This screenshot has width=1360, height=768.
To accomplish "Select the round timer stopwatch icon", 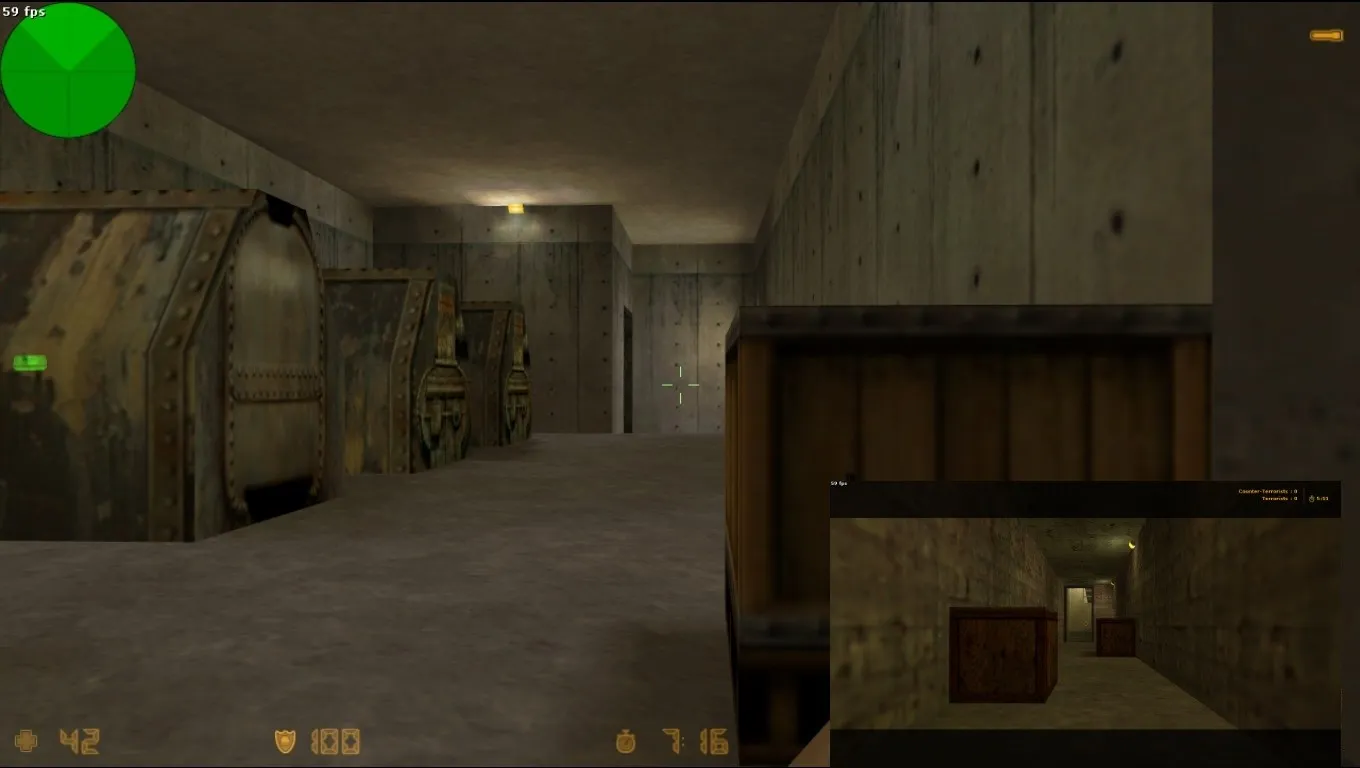I will (624, 743).
